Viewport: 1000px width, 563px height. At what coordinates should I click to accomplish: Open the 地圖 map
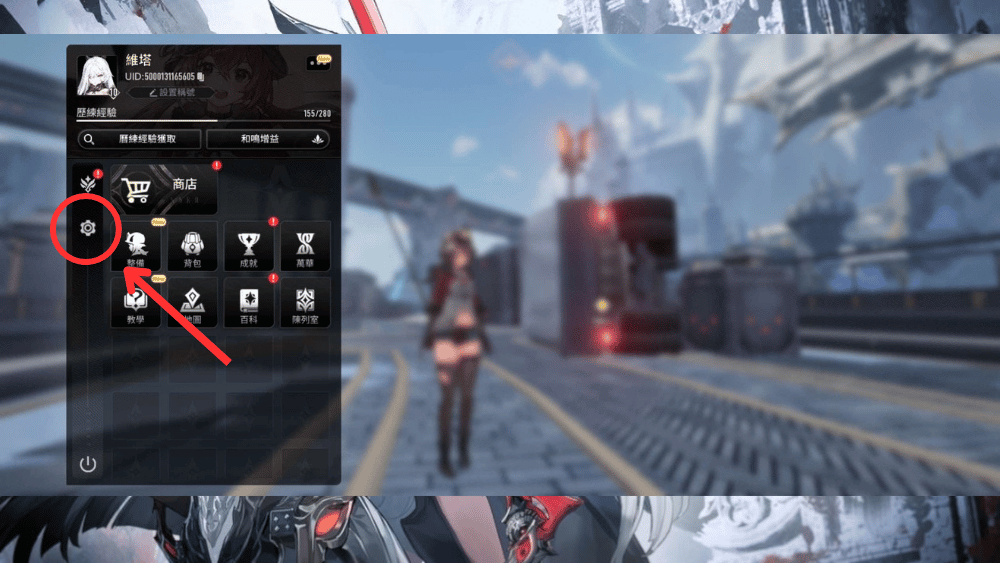[x=193, y=303]
